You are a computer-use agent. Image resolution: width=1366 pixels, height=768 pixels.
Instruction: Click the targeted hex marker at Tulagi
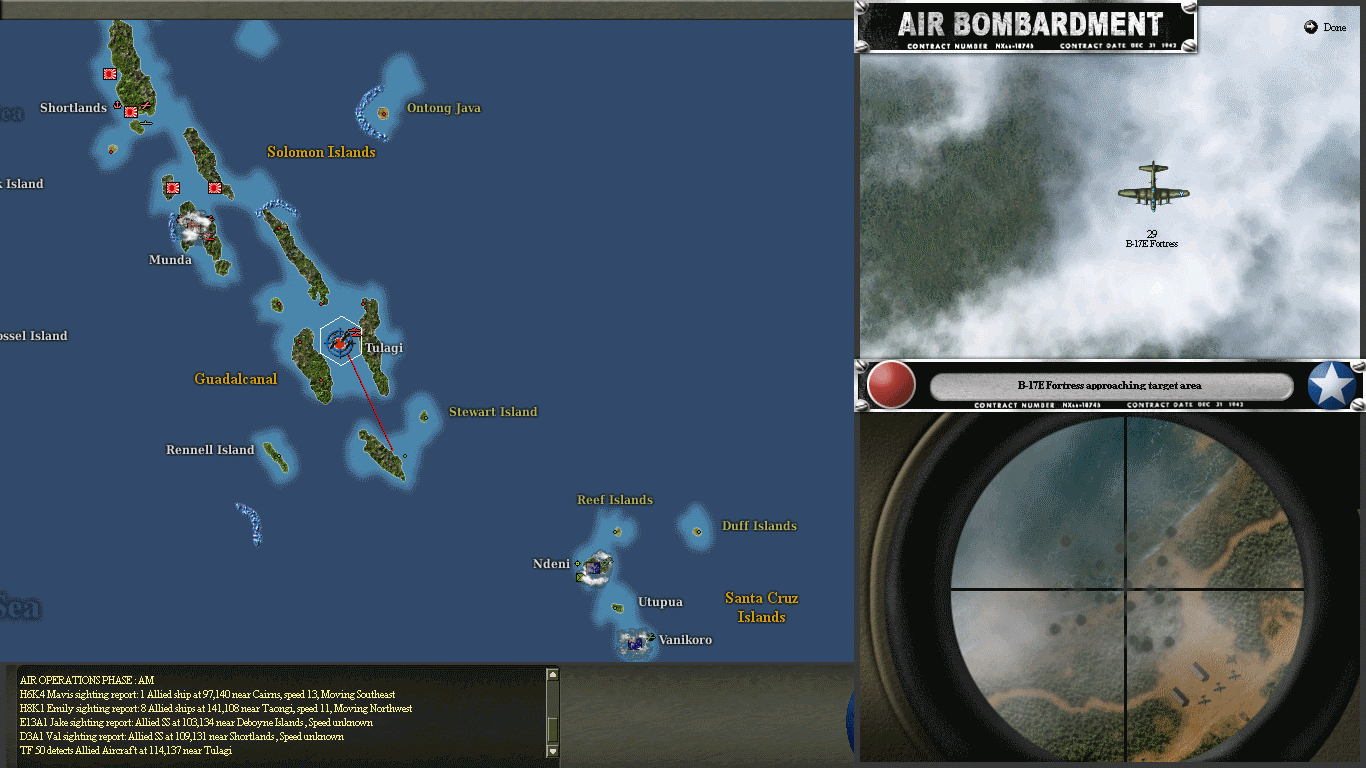(340, 343)
